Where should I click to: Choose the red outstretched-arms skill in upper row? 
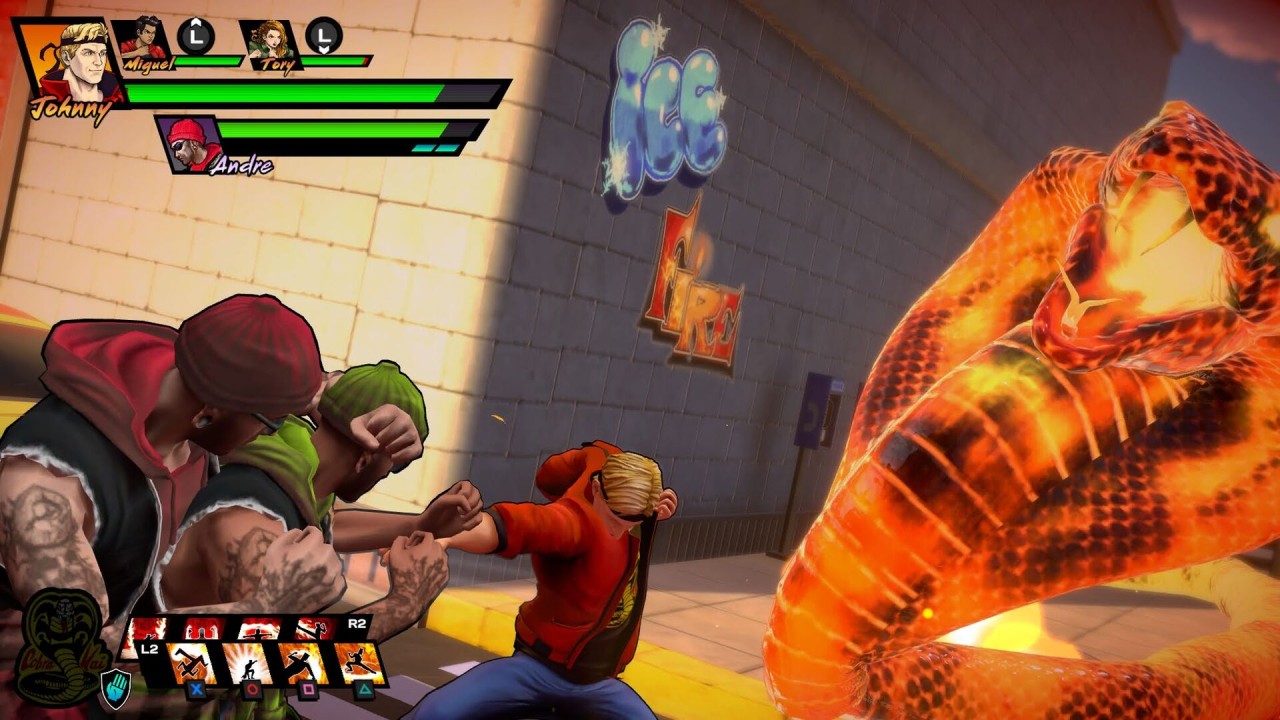(256, 627)
